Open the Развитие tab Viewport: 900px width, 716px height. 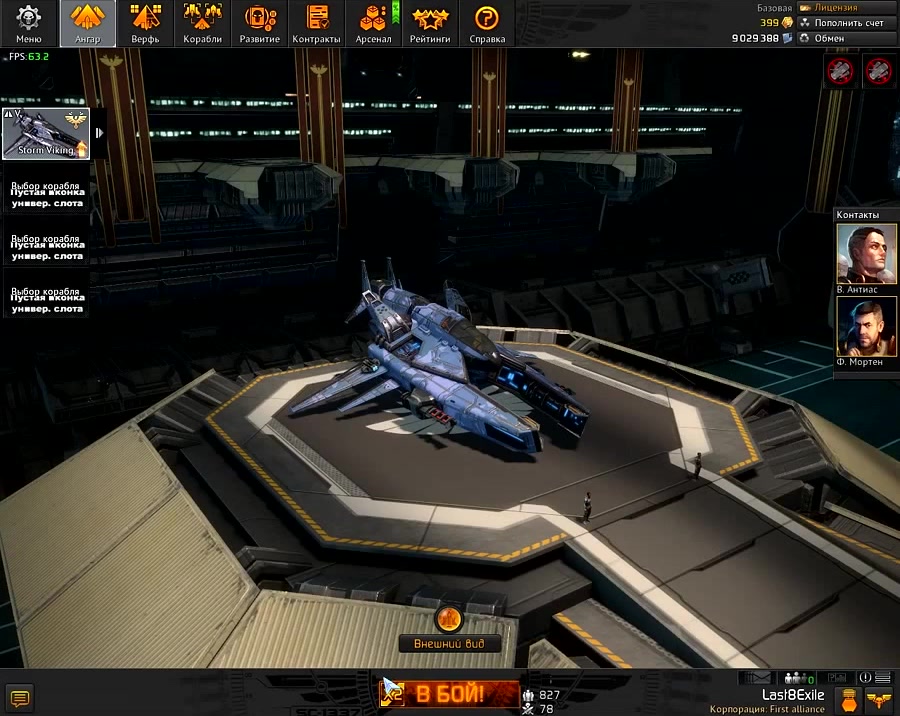pos(260,23)
